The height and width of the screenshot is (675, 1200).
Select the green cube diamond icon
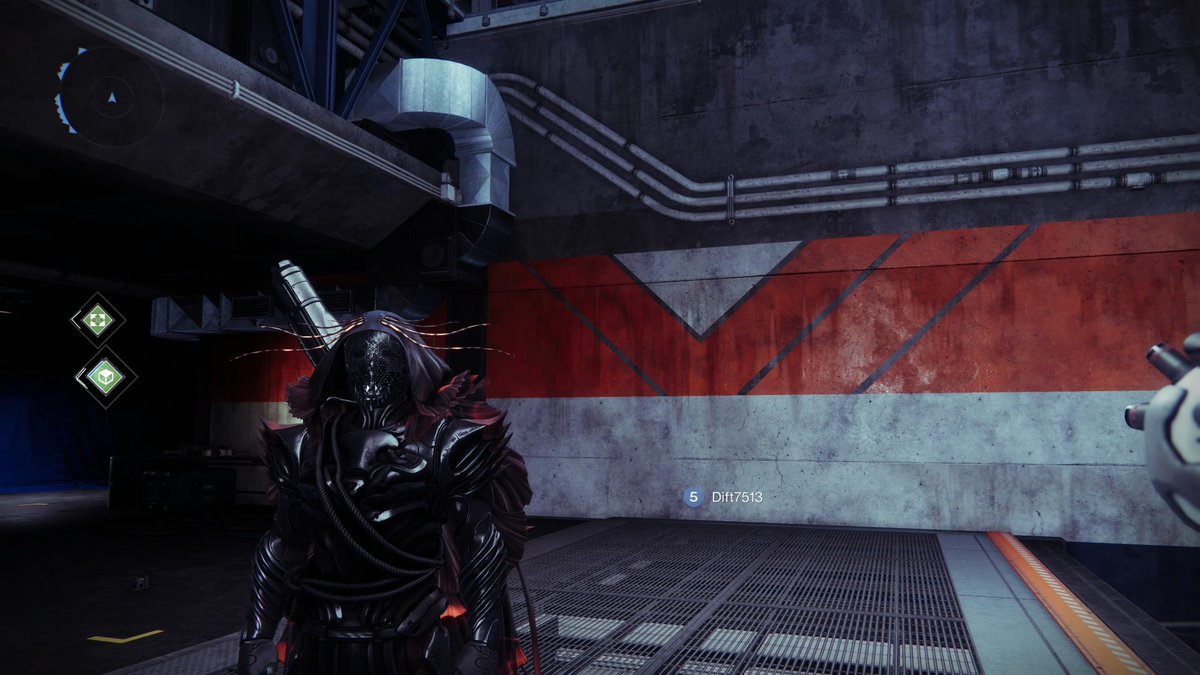105,376
